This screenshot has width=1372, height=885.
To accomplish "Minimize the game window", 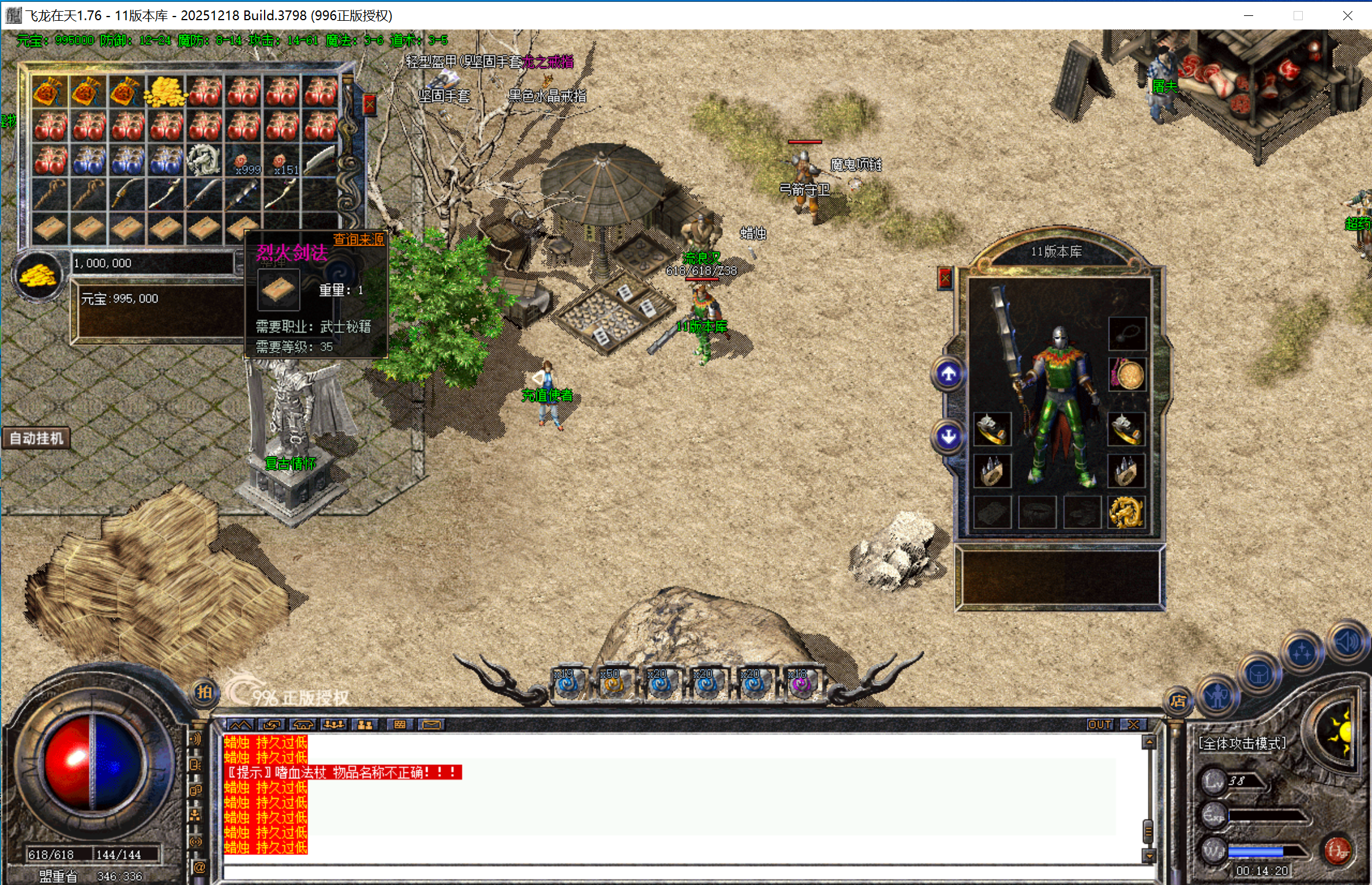I will click(x=1248, y=15).
